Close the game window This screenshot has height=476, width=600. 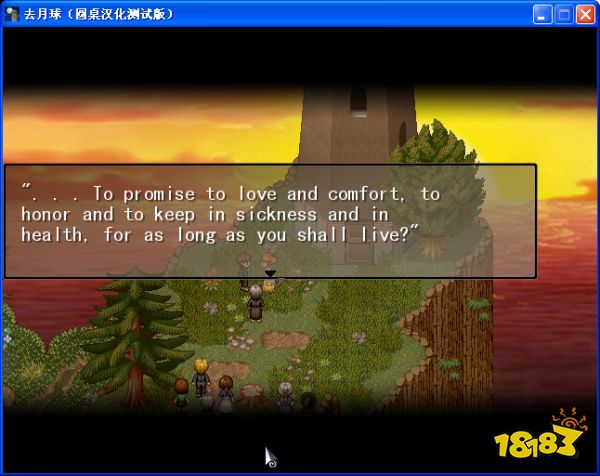pos(585,14)
